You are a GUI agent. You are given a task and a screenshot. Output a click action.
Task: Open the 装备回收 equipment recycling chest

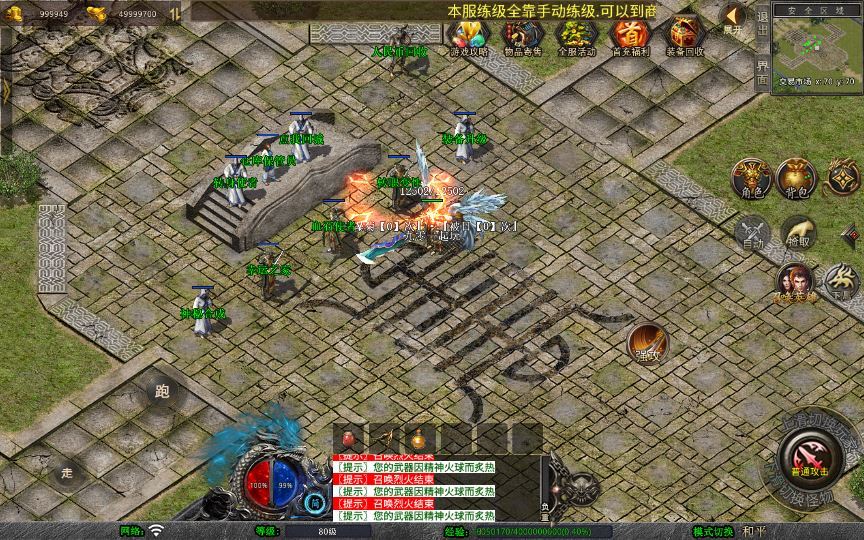pyautogui.click(x=684, y=38)
